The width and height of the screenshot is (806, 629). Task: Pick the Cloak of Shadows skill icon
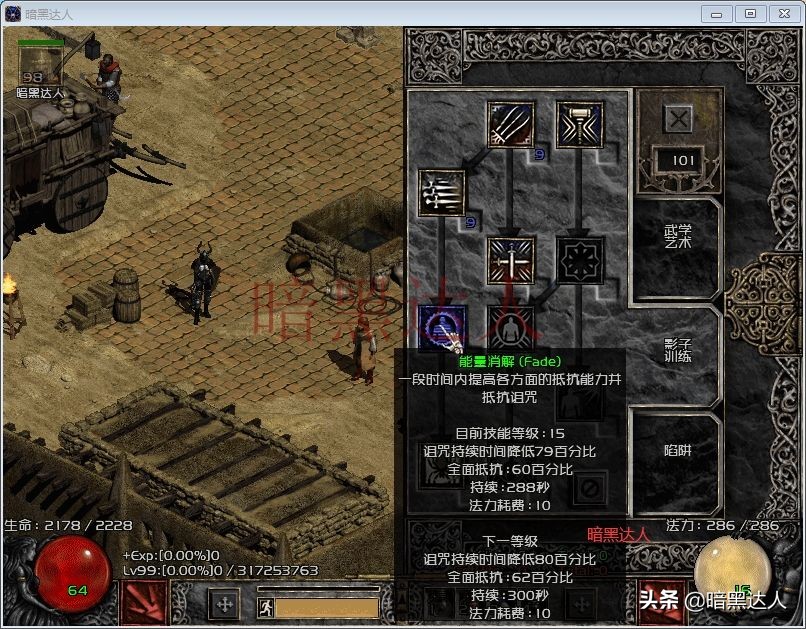pyautogui.click(x=581, y=260)
